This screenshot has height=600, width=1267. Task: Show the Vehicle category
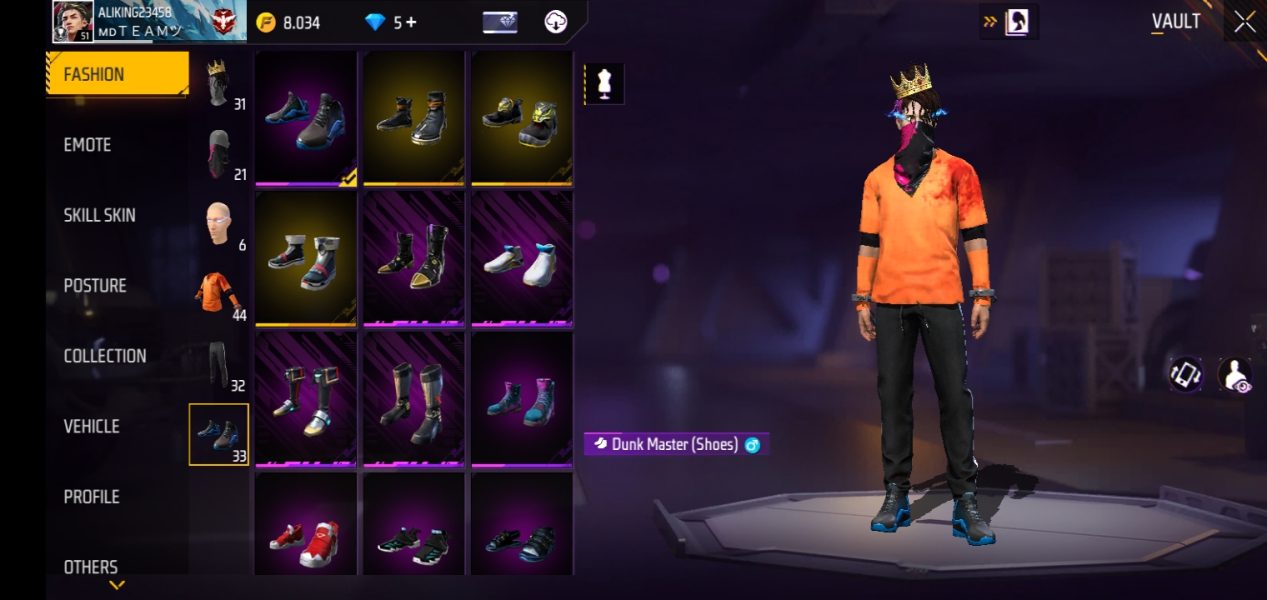click(x=92, y=426)
